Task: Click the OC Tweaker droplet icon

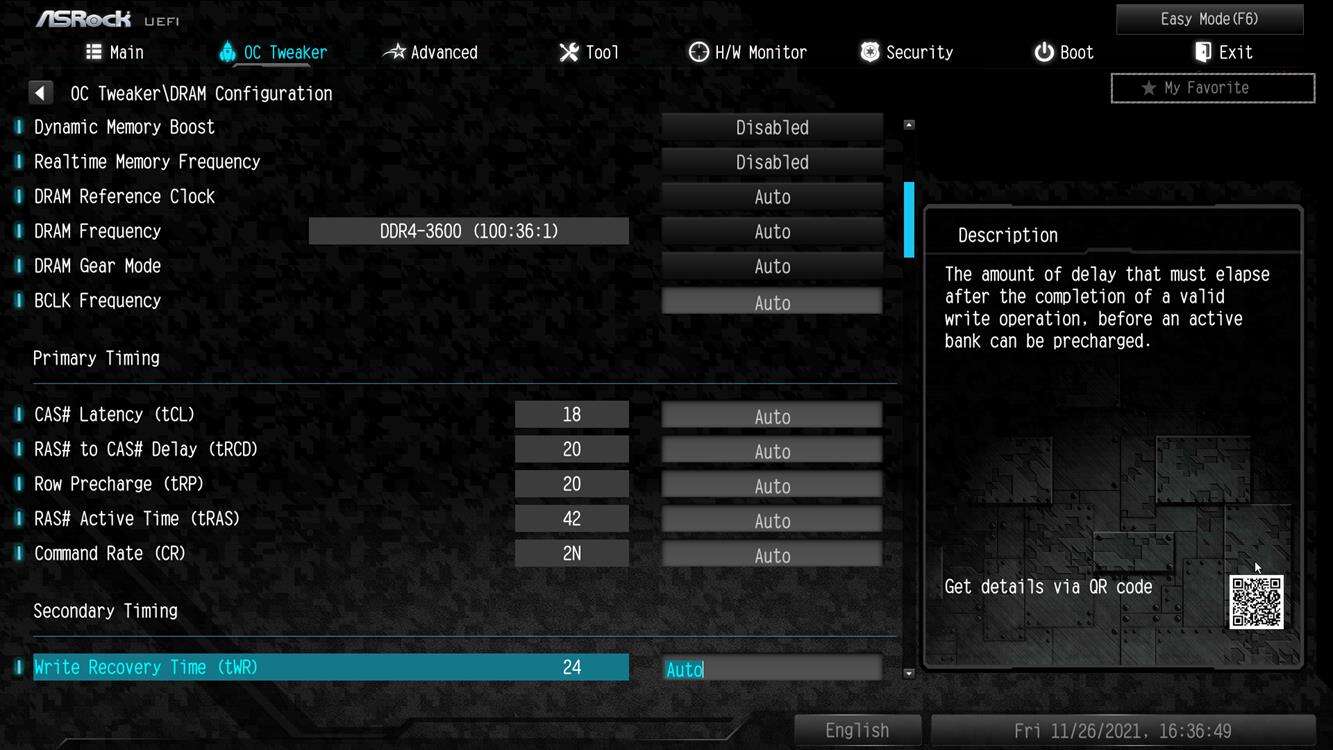Action: click(226, 51)
